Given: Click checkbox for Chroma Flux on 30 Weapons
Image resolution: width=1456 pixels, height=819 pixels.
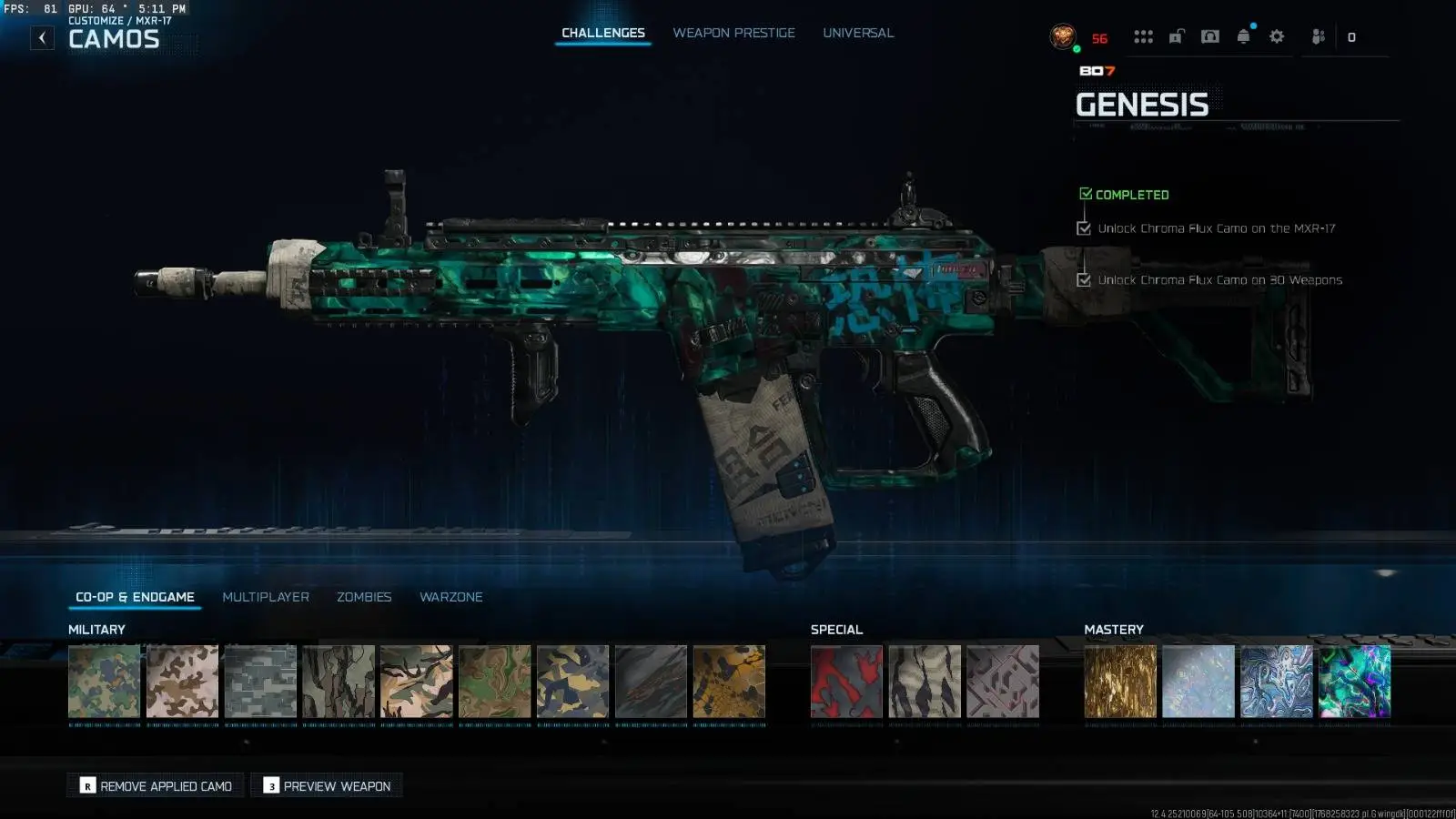Looking at the screenshot, I should click(x=1083, y=280).
